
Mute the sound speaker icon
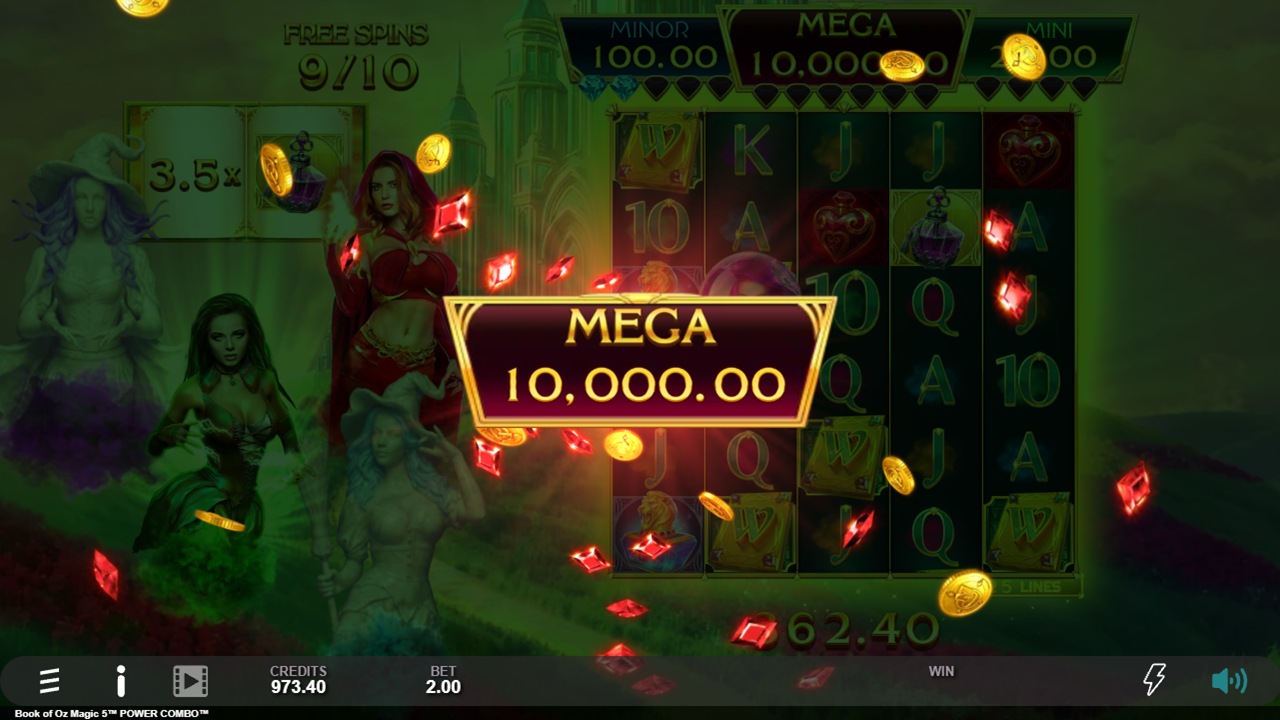(x=1228, y=681)
